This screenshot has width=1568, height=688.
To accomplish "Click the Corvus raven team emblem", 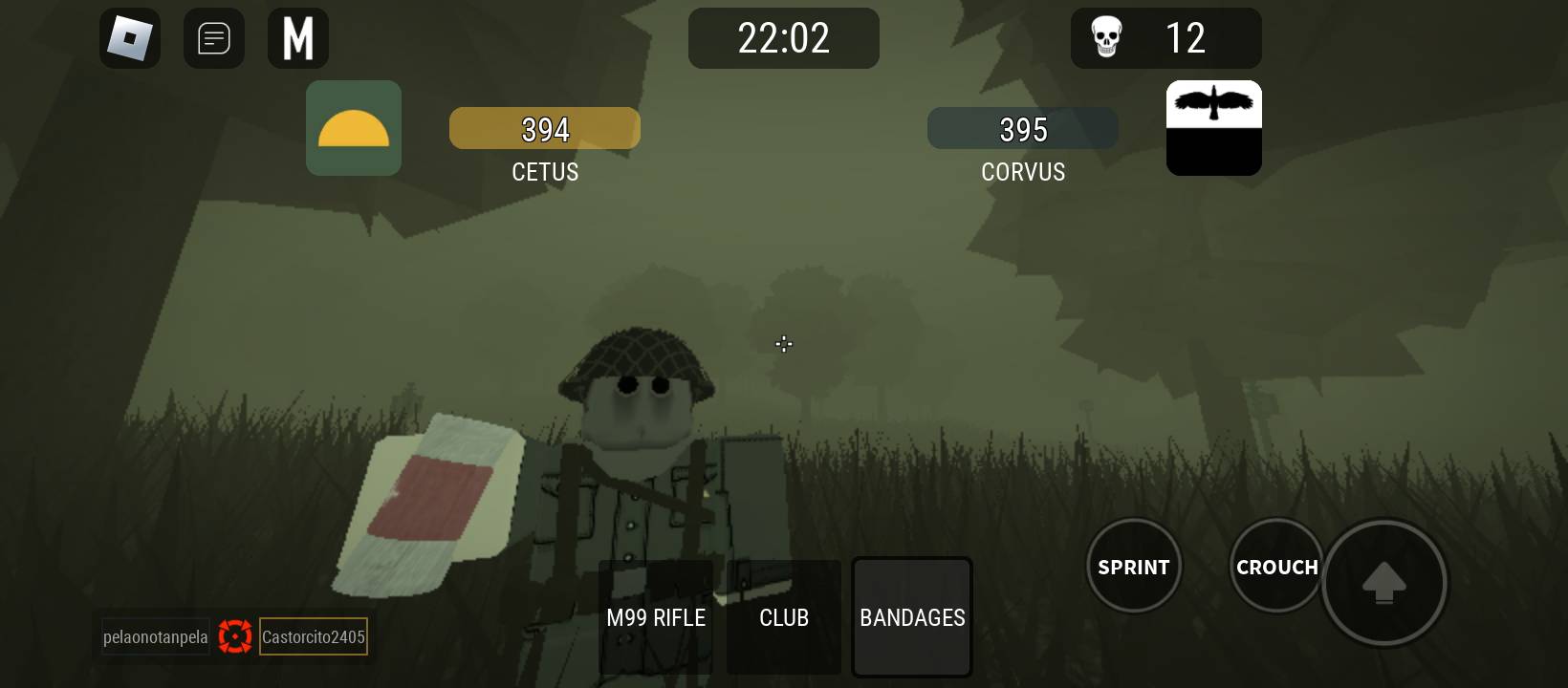I will point(1214,128).
